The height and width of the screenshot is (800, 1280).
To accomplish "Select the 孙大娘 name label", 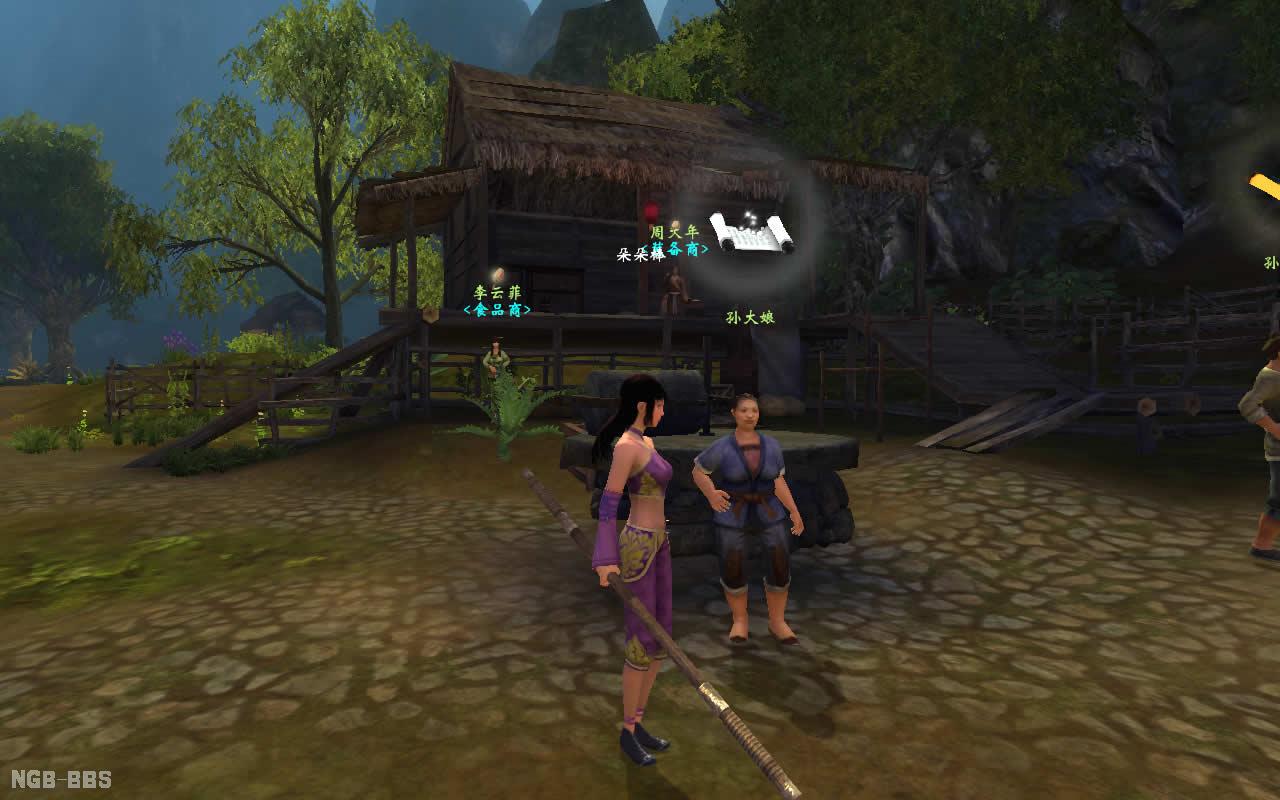I will click(750, 318).
